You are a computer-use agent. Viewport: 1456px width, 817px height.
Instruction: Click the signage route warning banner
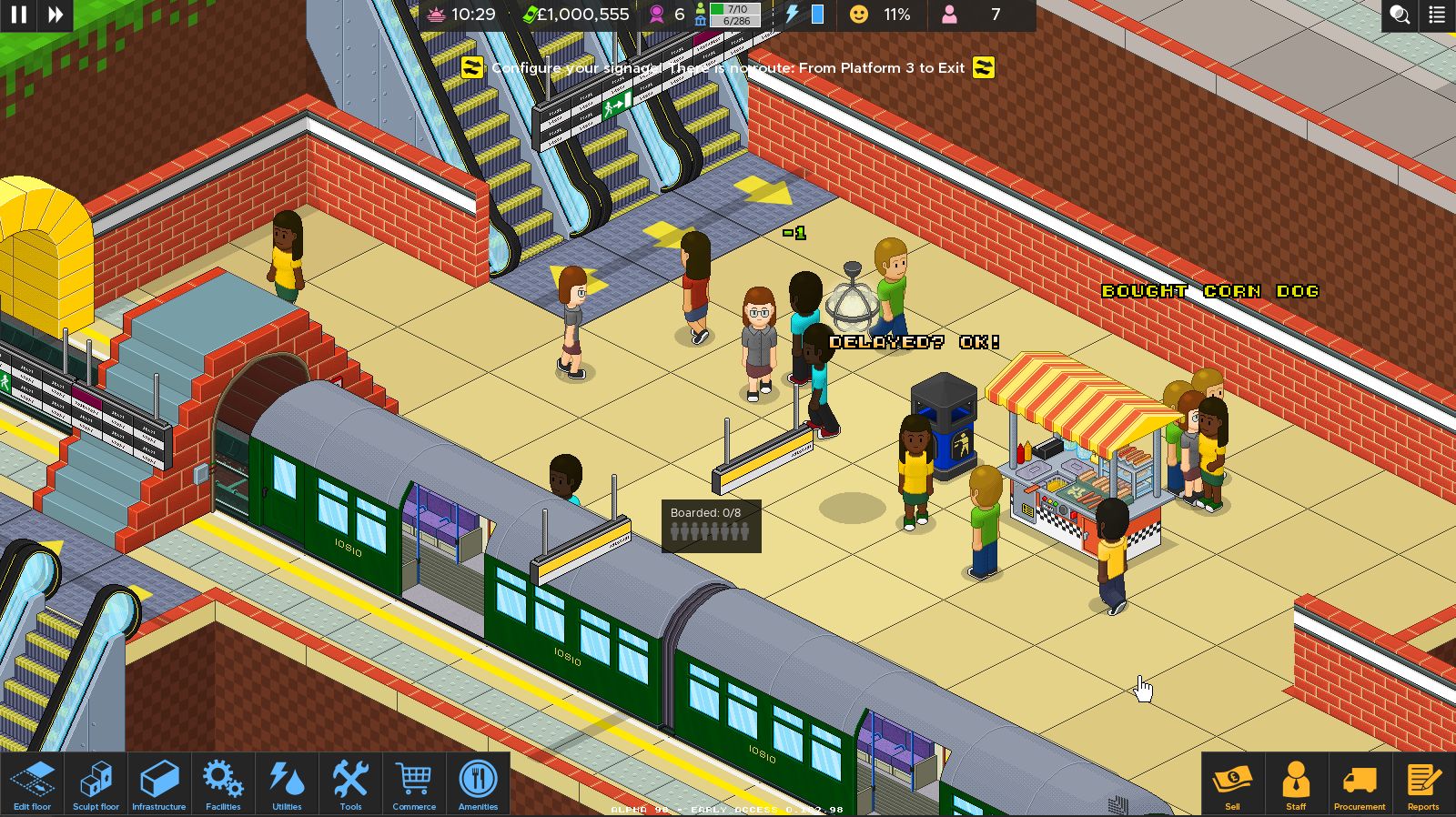pos(728,68)
